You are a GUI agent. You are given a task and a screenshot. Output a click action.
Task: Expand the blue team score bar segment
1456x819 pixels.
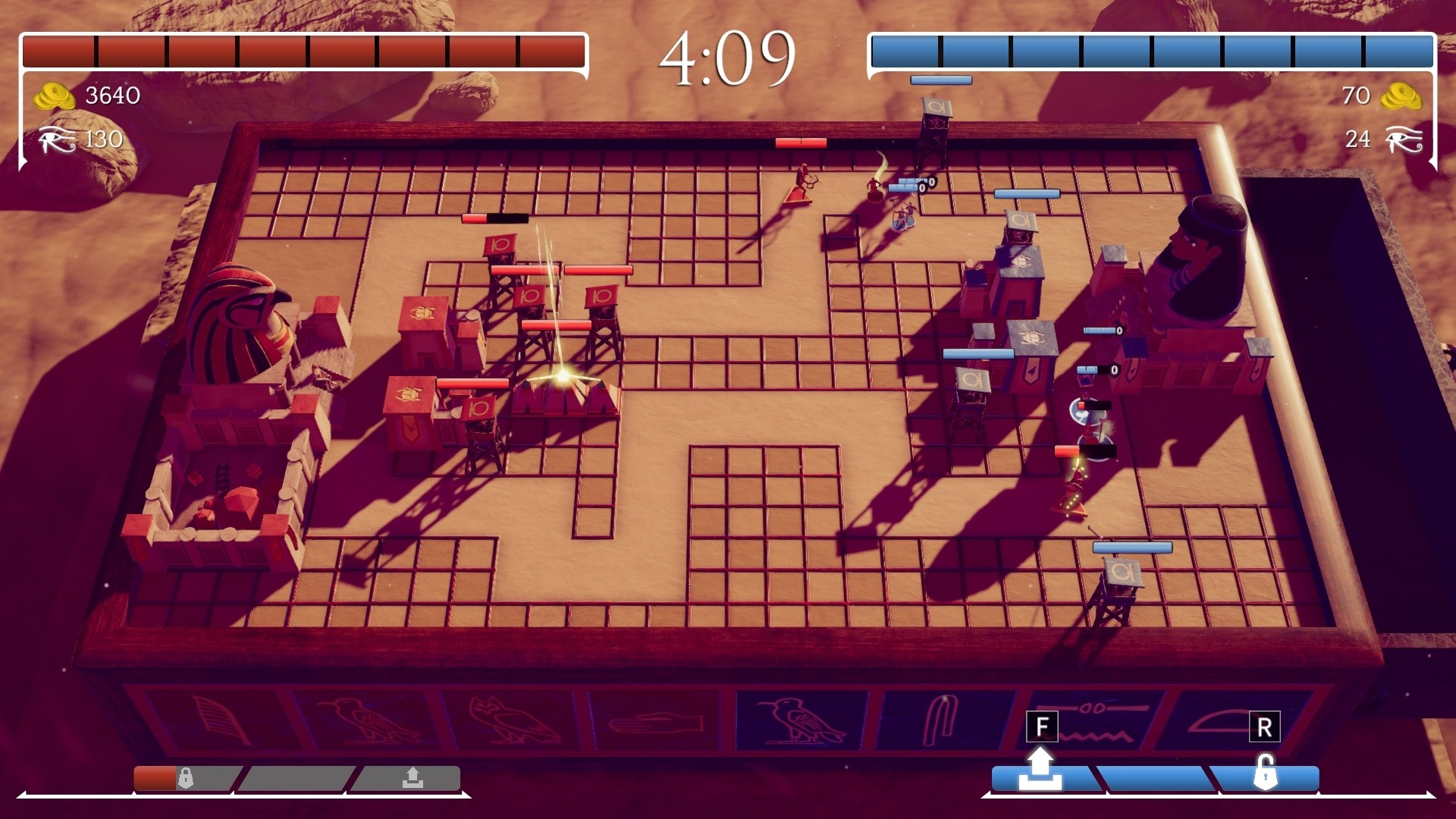(1153, 48)
